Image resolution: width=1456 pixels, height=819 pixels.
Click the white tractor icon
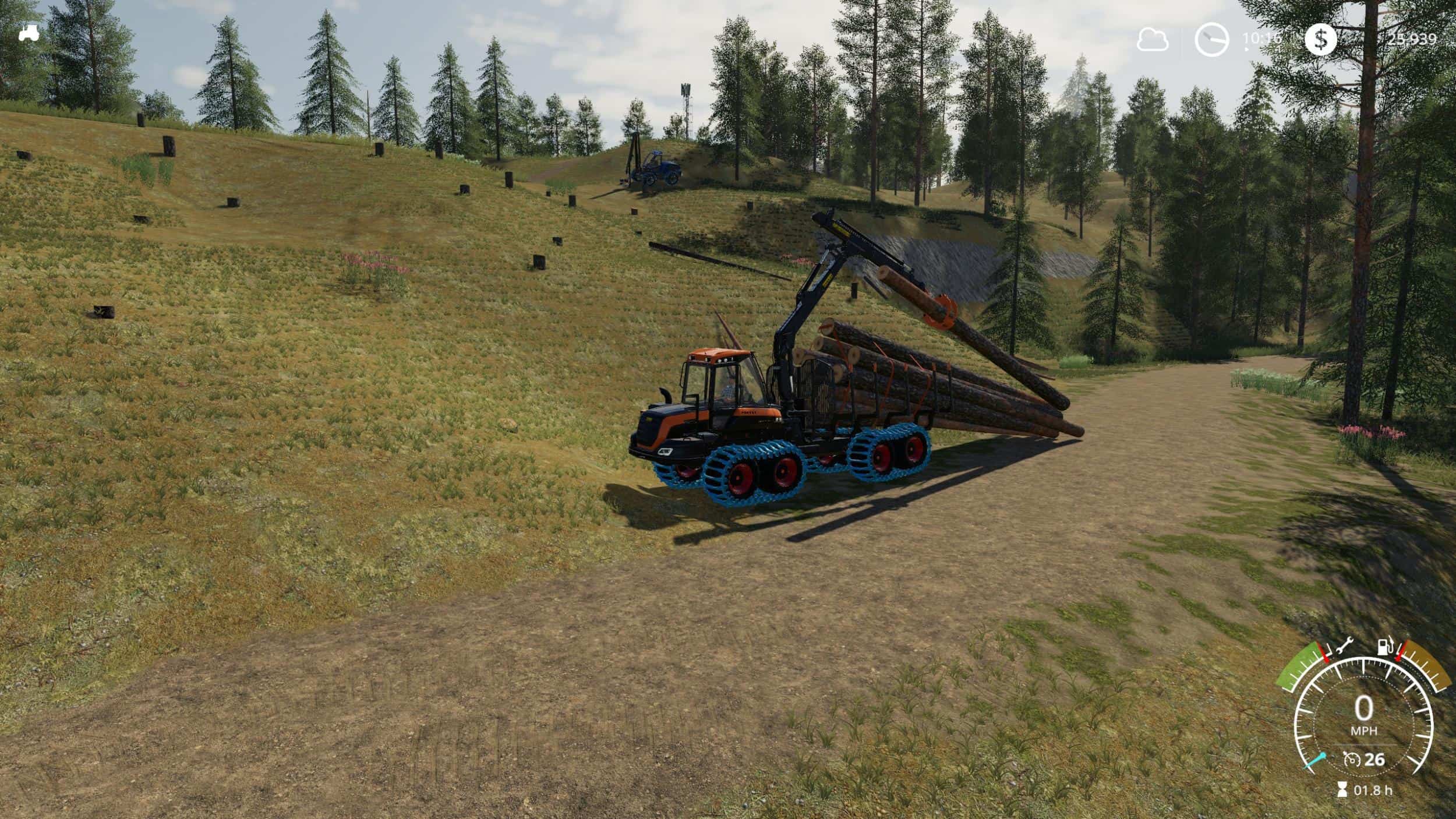point(29,34)
